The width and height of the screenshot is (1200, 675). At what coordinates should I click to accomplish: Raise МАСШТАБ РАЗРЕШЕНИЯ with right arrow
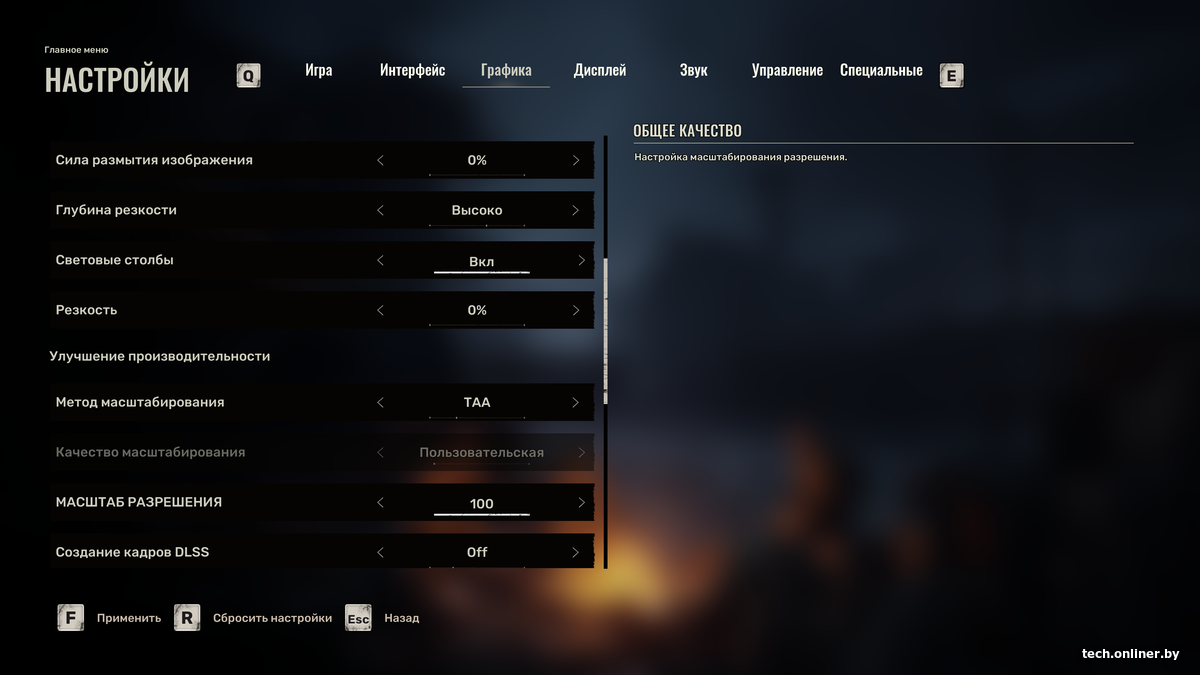pyautogui.click(x=581, y=502)
